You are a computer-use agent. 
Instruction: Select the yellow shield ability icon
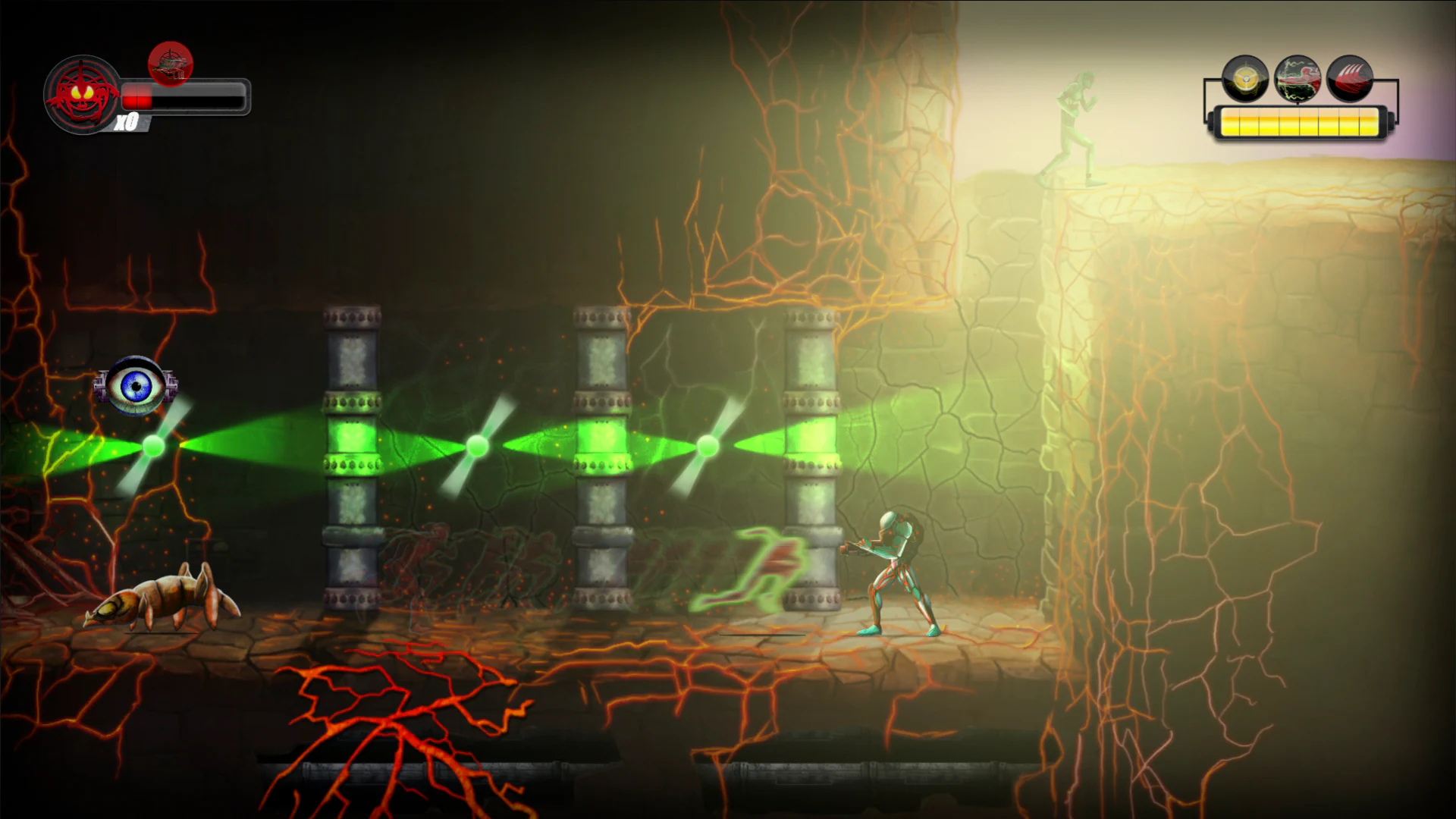point(1247,79)
